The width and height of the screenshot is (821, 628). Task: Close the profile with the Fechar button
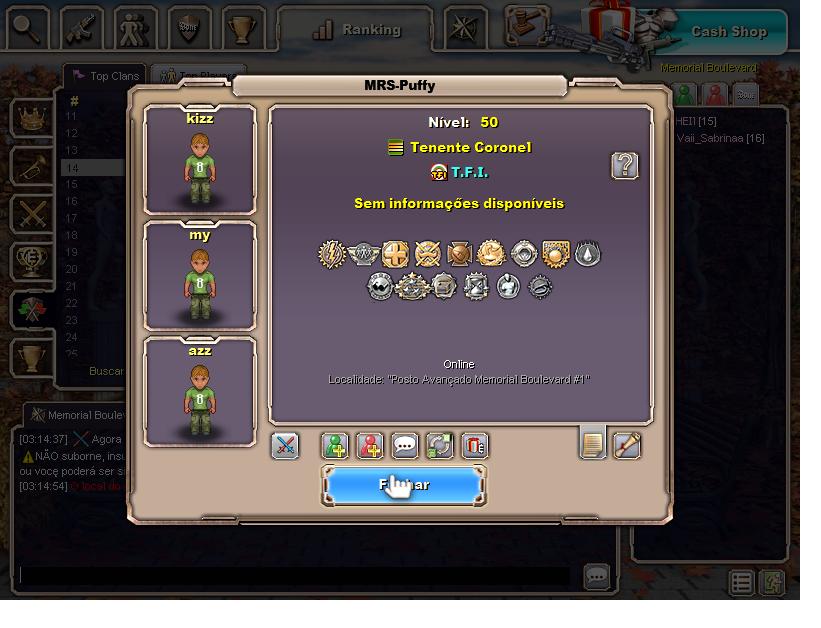[403, 485]
